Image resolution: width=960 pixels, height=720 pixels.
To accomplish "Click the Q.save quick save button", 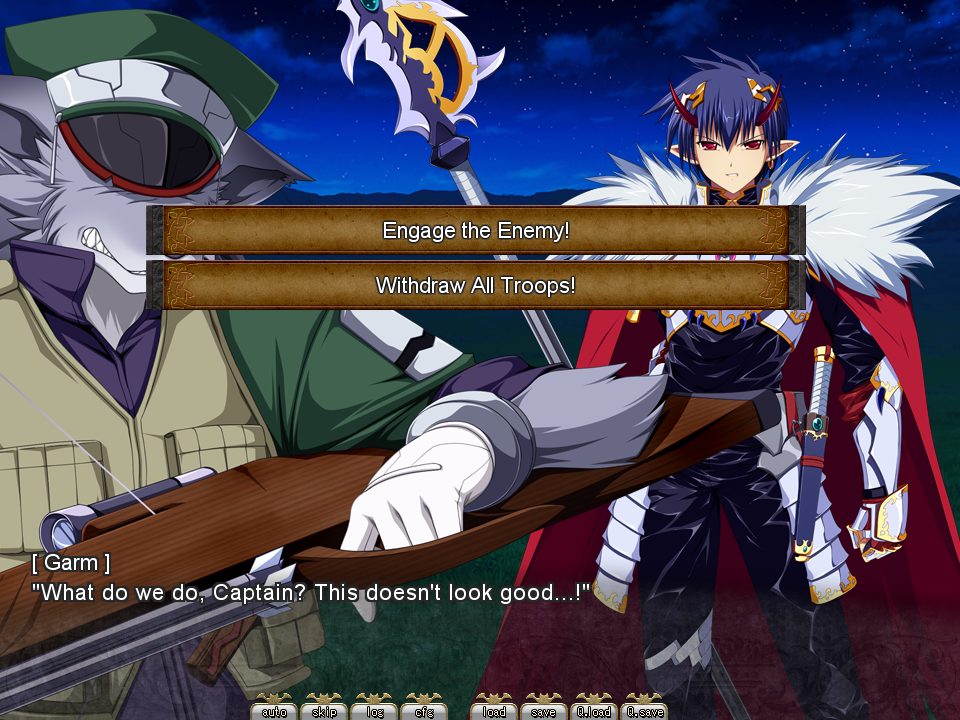I will [644, 710].
